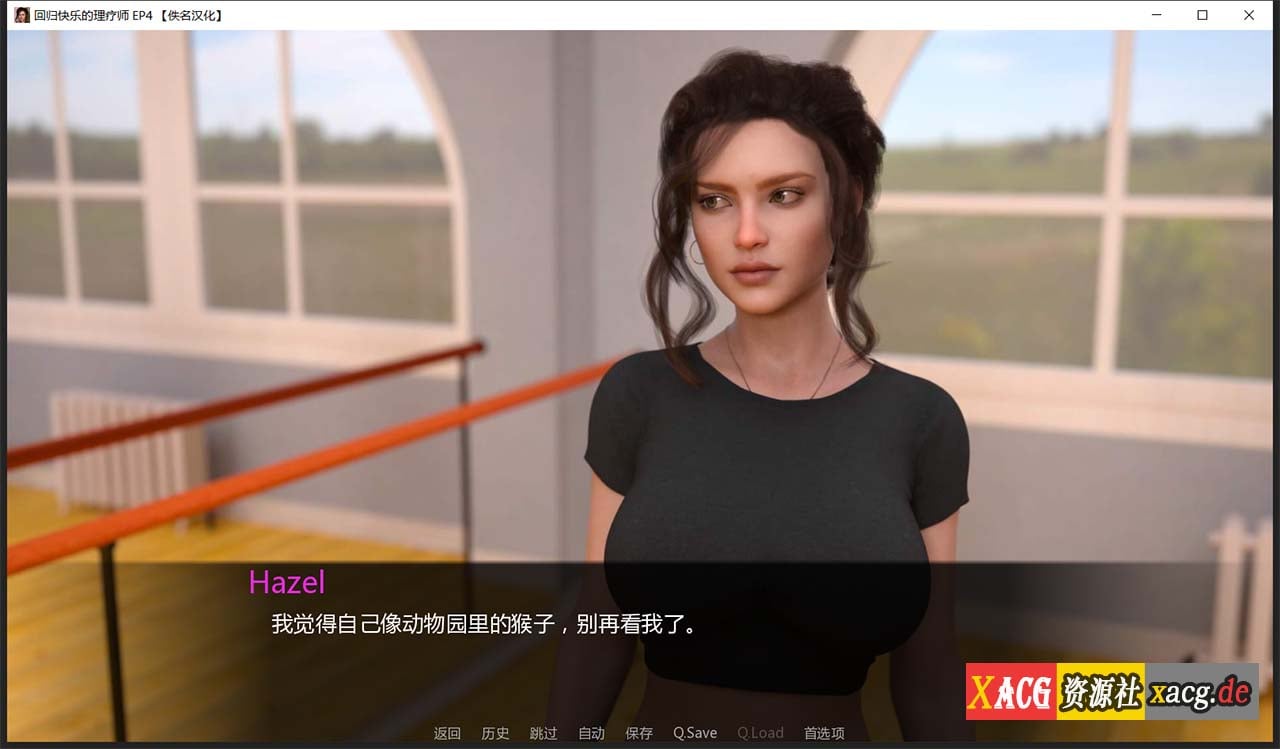Image resolution: width=1280 pixels, height=749 pixels.
Task: Open the 历史 dialogue history screen
Action: (495, 733)
